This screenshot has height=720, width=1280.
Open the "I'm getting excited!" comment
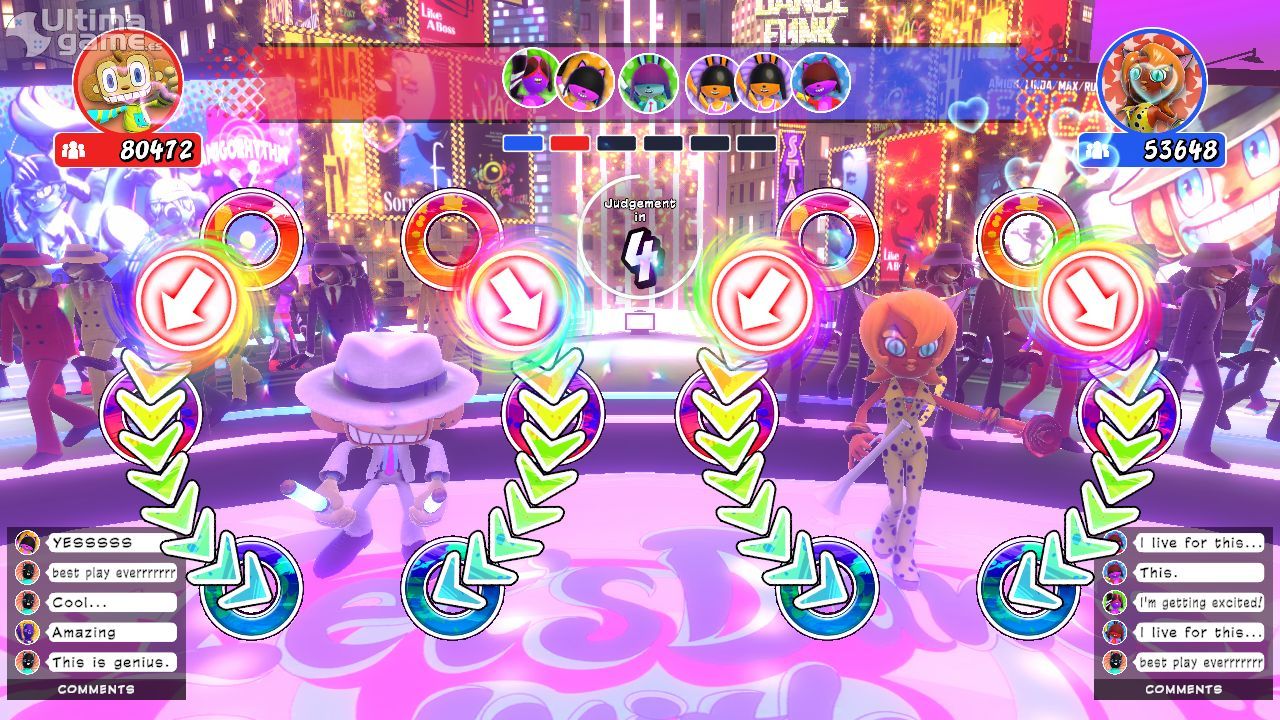click(x=1199, y=603)
